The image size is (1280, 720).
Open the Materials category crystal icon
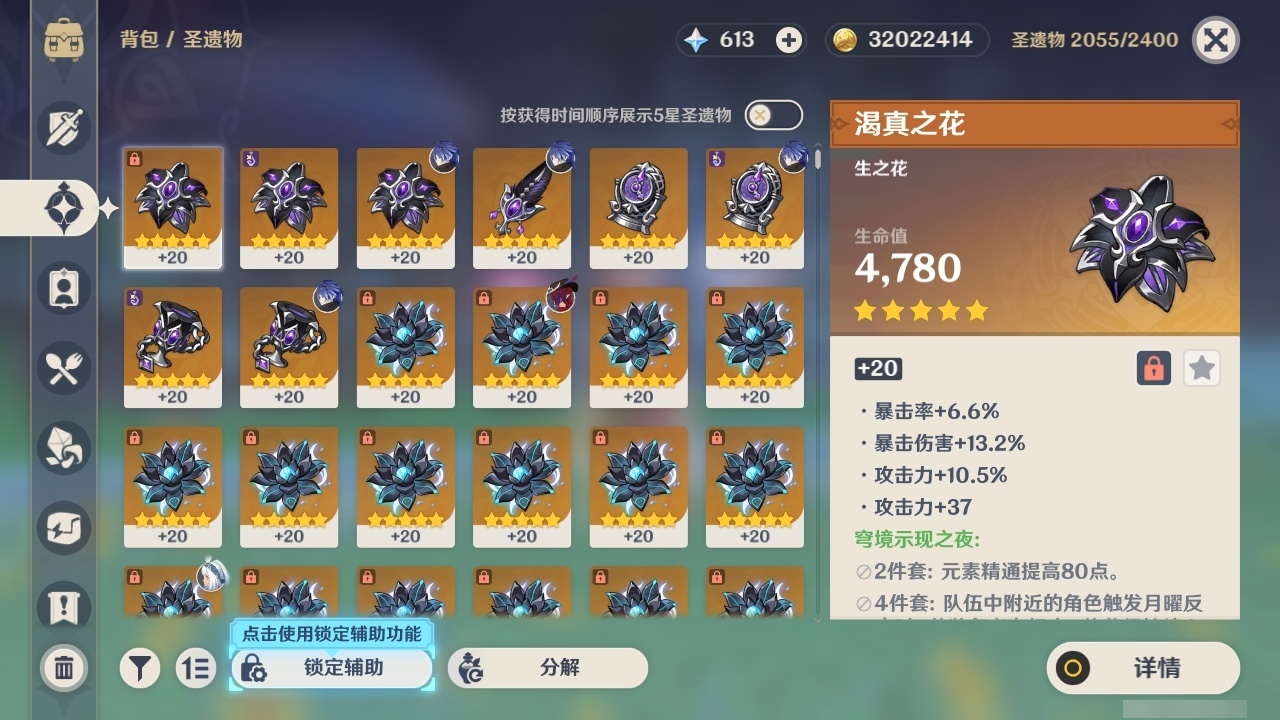point(63,448)
